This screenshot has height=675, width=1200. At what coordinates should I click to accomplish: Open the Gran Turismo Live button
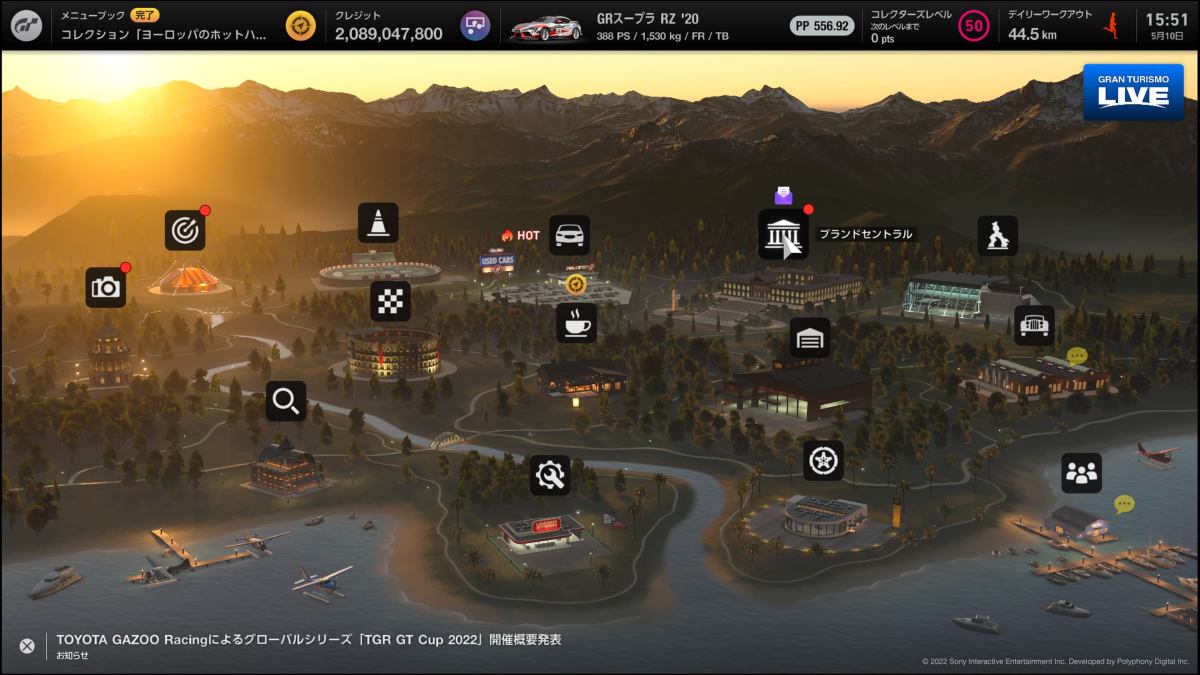click(1132, 93)
